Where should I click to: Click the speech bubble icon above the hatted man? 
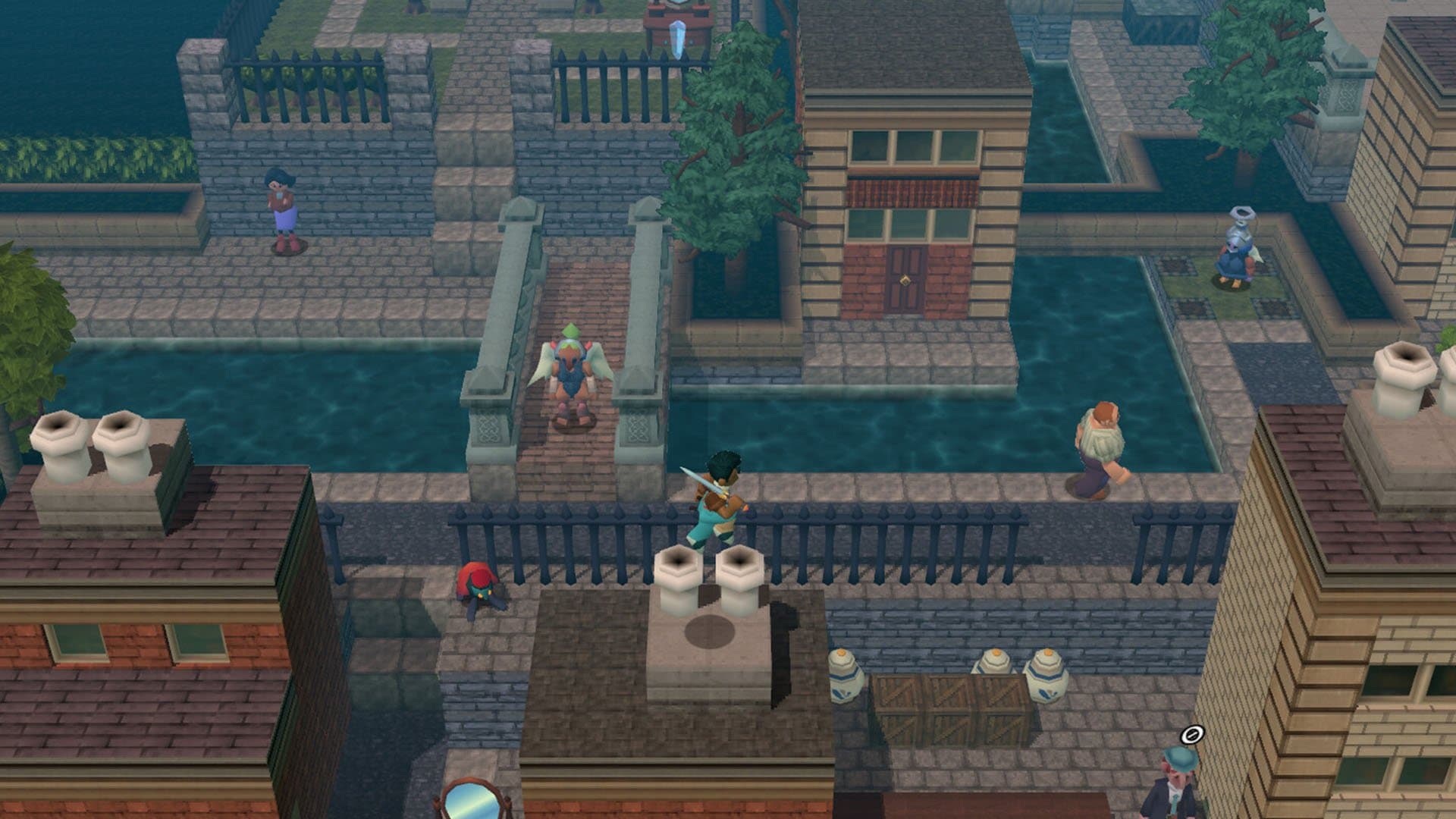pyautogui.click(x=1191, y=733)
